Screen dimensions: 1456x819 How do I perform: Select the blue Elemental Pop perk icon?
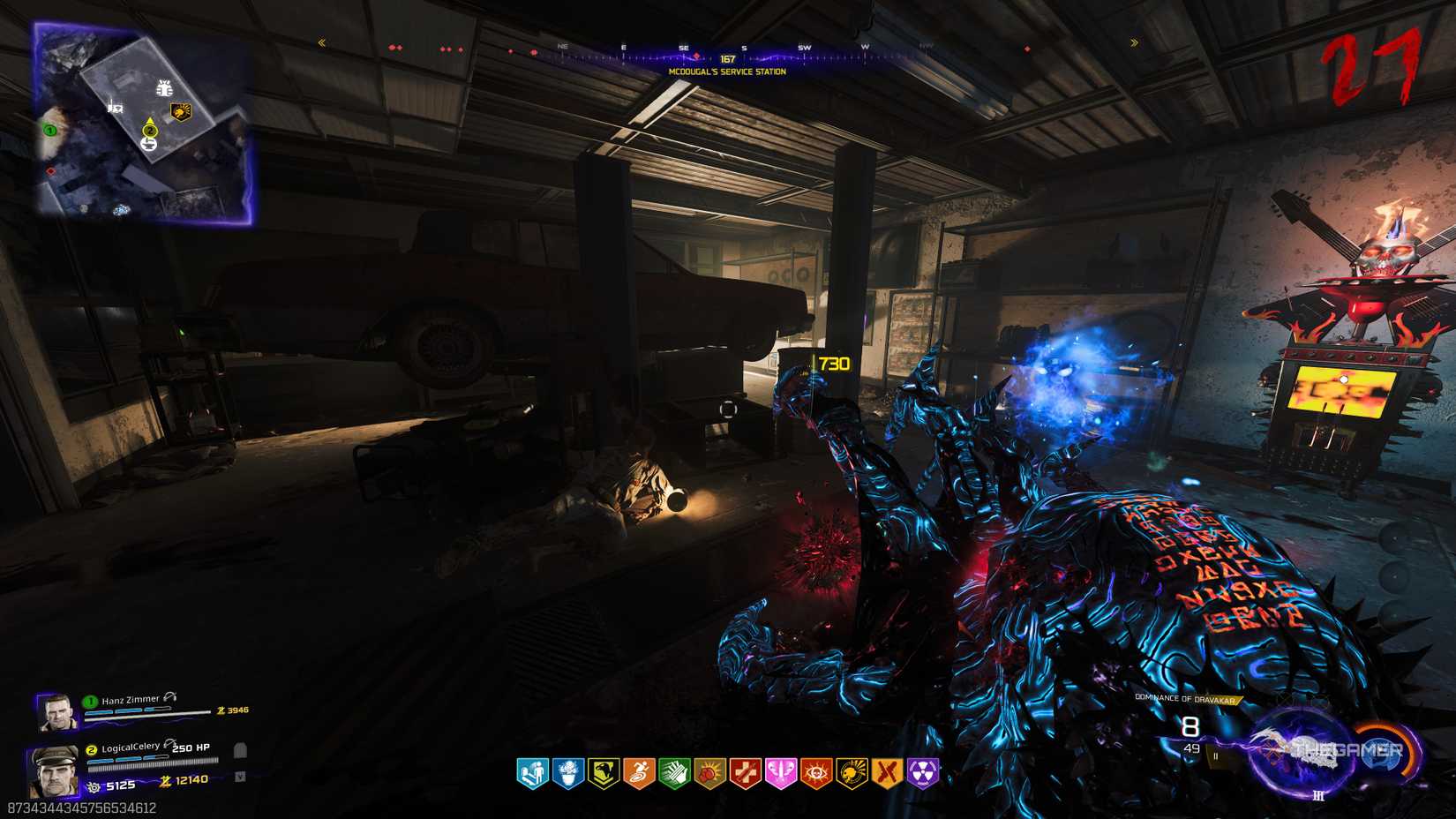568,774
